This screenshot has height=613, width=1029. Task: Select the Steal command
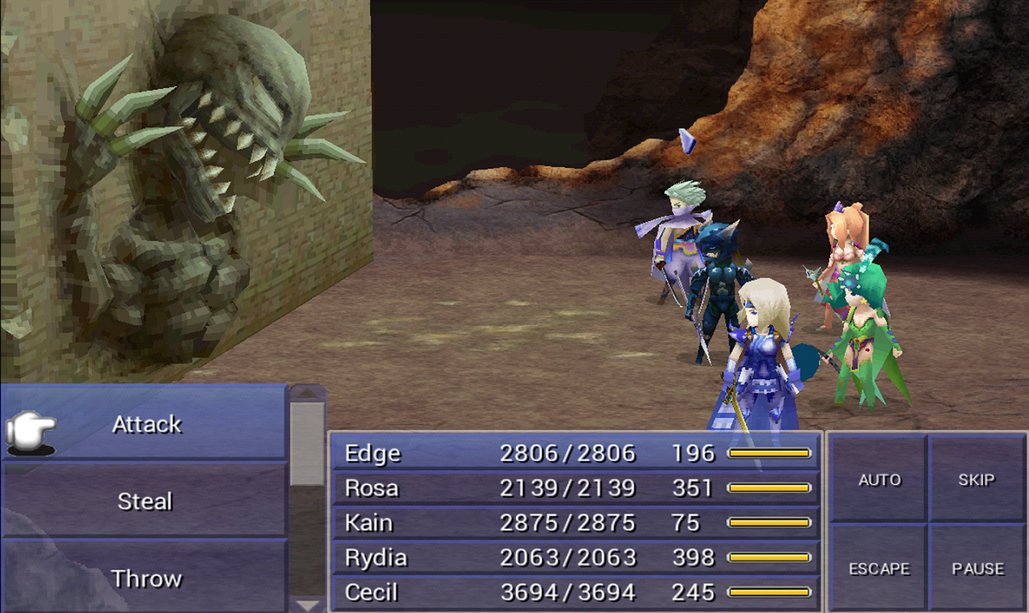146,501
